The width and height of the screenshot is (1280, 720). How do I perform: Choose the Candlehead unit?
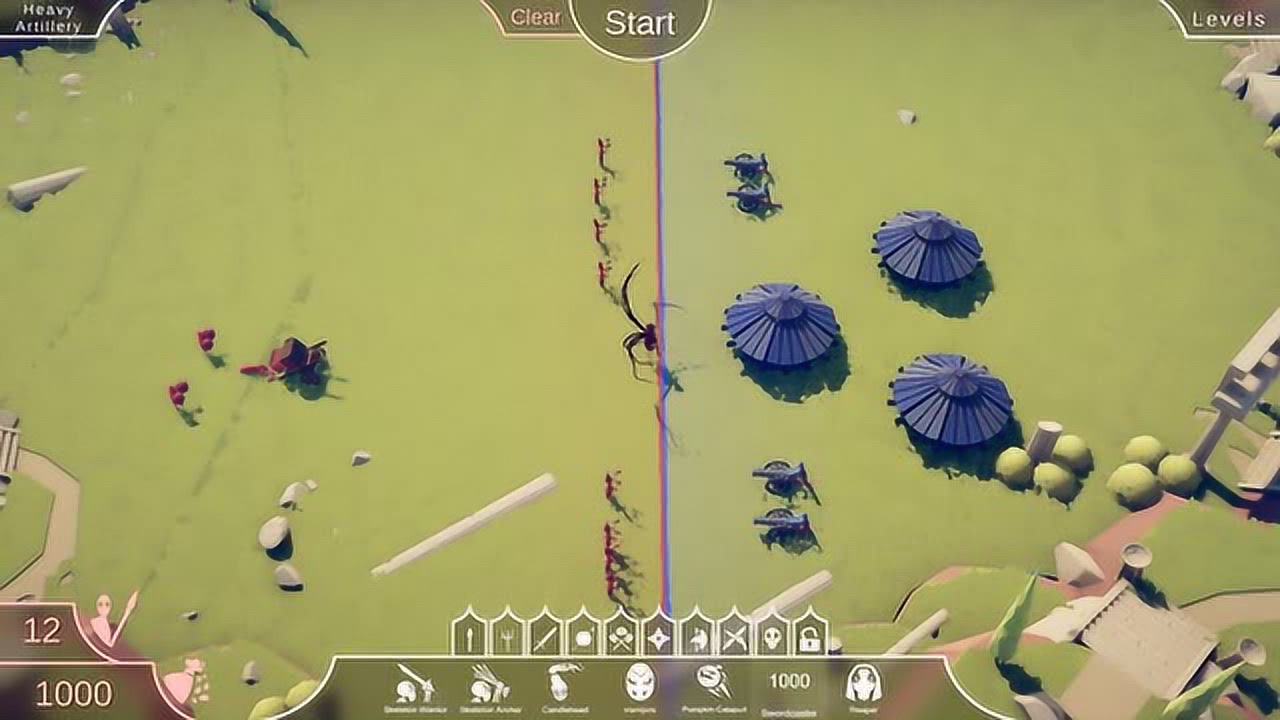point(565,685)
